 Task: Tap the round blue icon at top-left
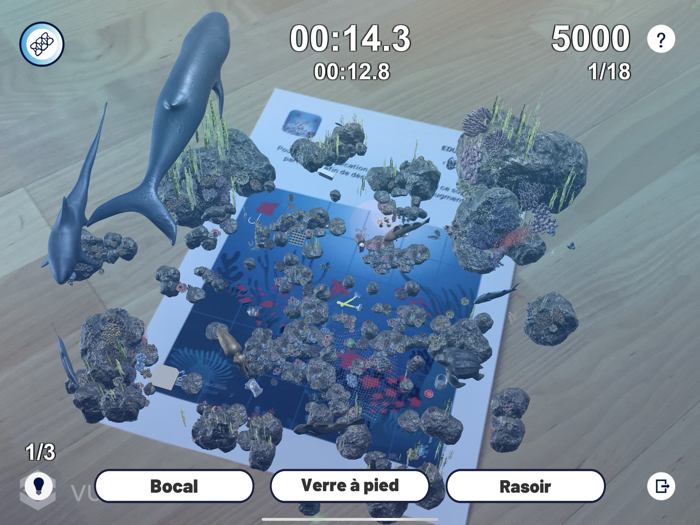point(42,44)
